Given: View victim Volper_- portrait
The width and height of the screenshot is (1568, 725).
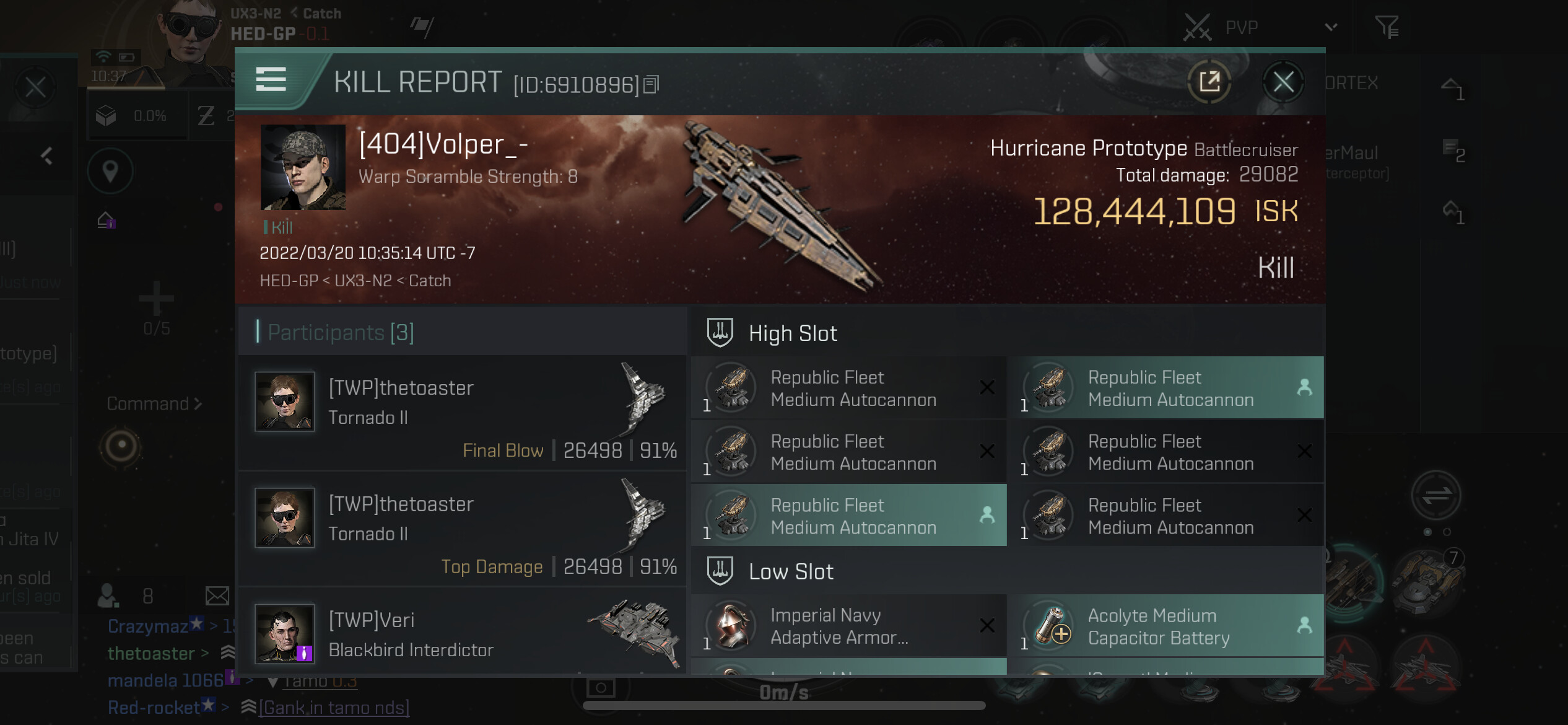Looking at the screenshot, I should (x=303, y=167).
